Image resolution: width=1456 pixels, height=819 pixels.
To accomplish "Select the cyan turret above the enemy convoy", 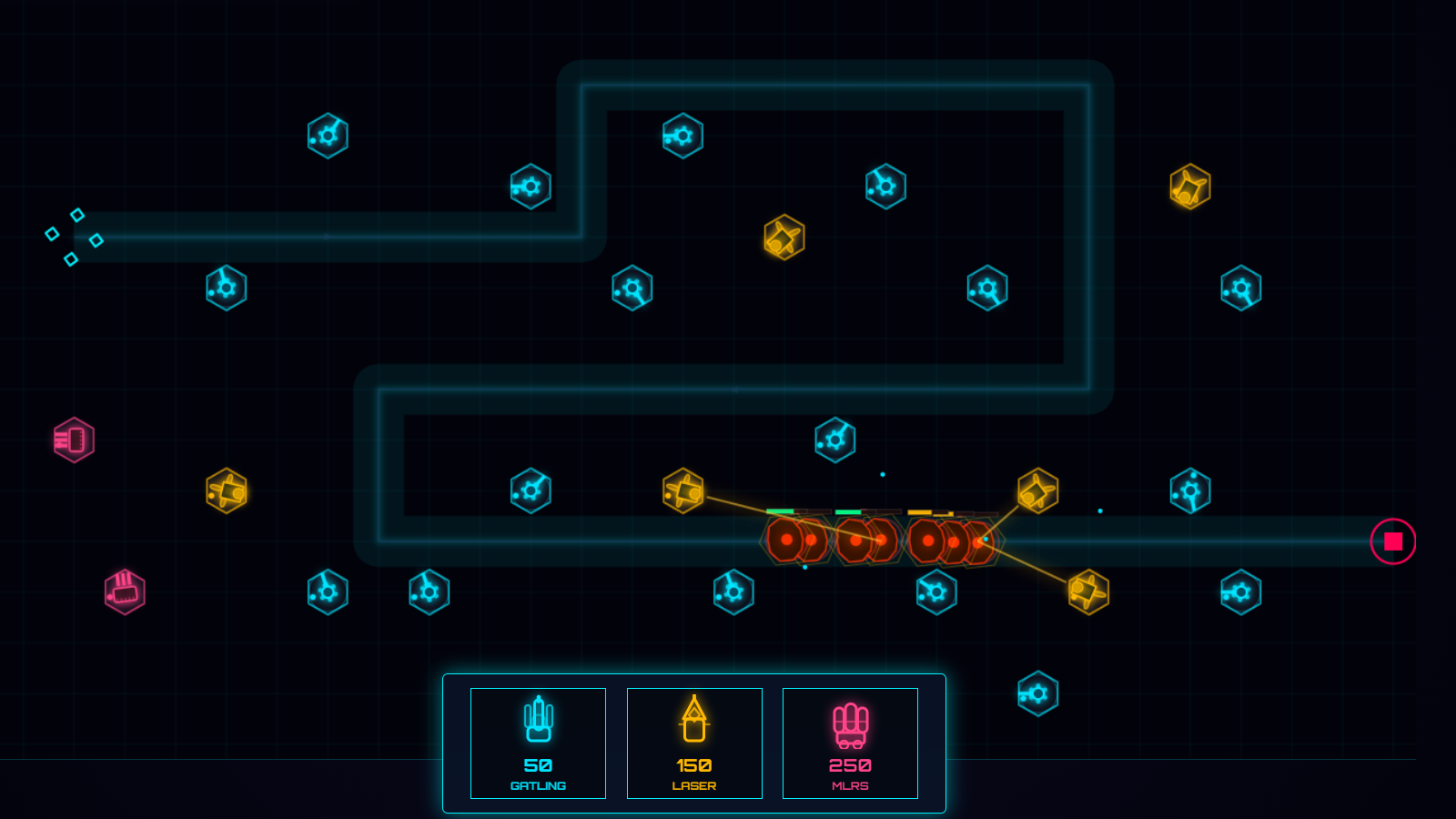I will [834, 438].
